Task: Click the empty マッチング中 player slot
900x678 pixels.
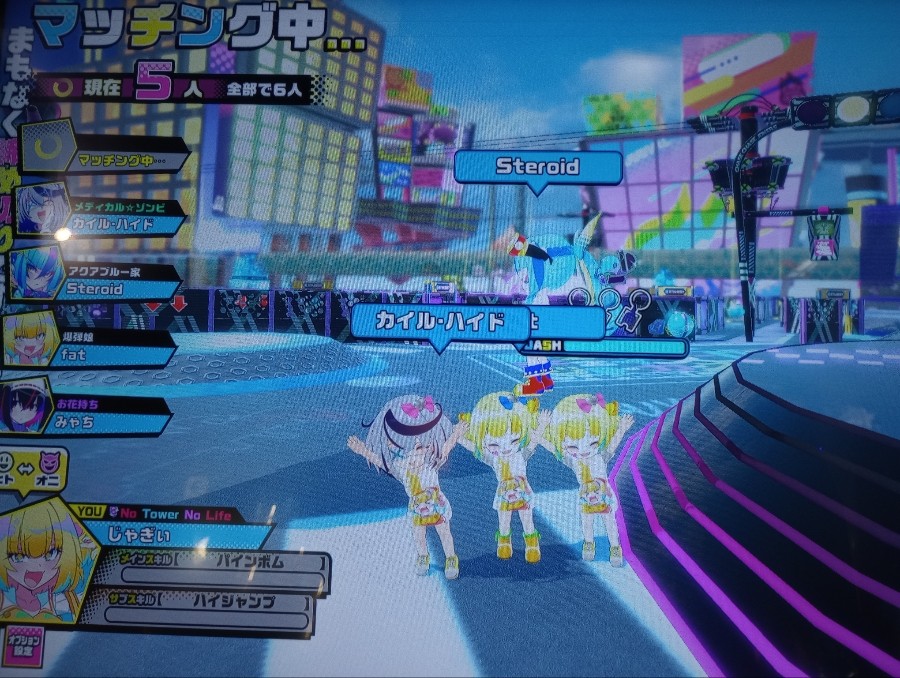Action: coord(115,156)
